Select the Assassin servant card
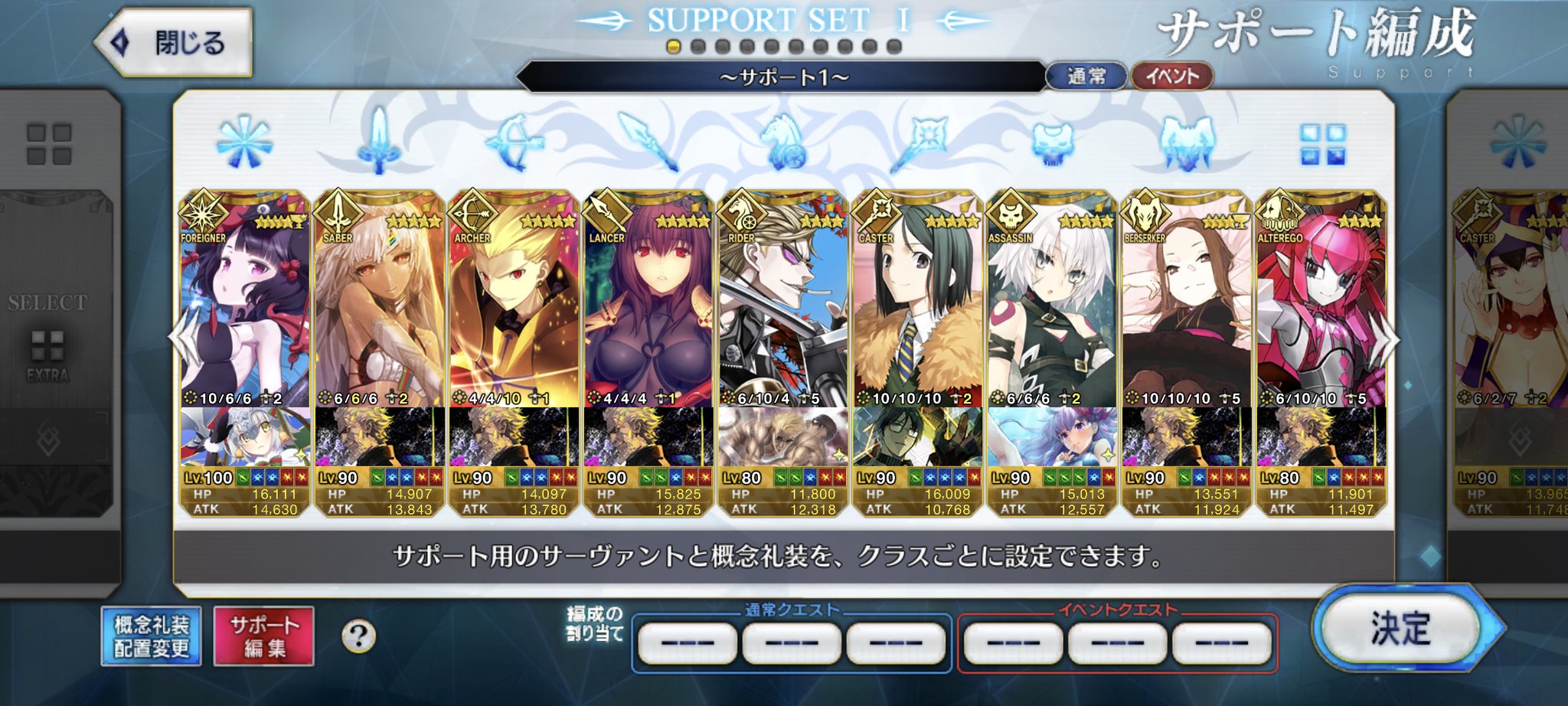Viewport: 1568px width, 706px height. click(1052, 306)
